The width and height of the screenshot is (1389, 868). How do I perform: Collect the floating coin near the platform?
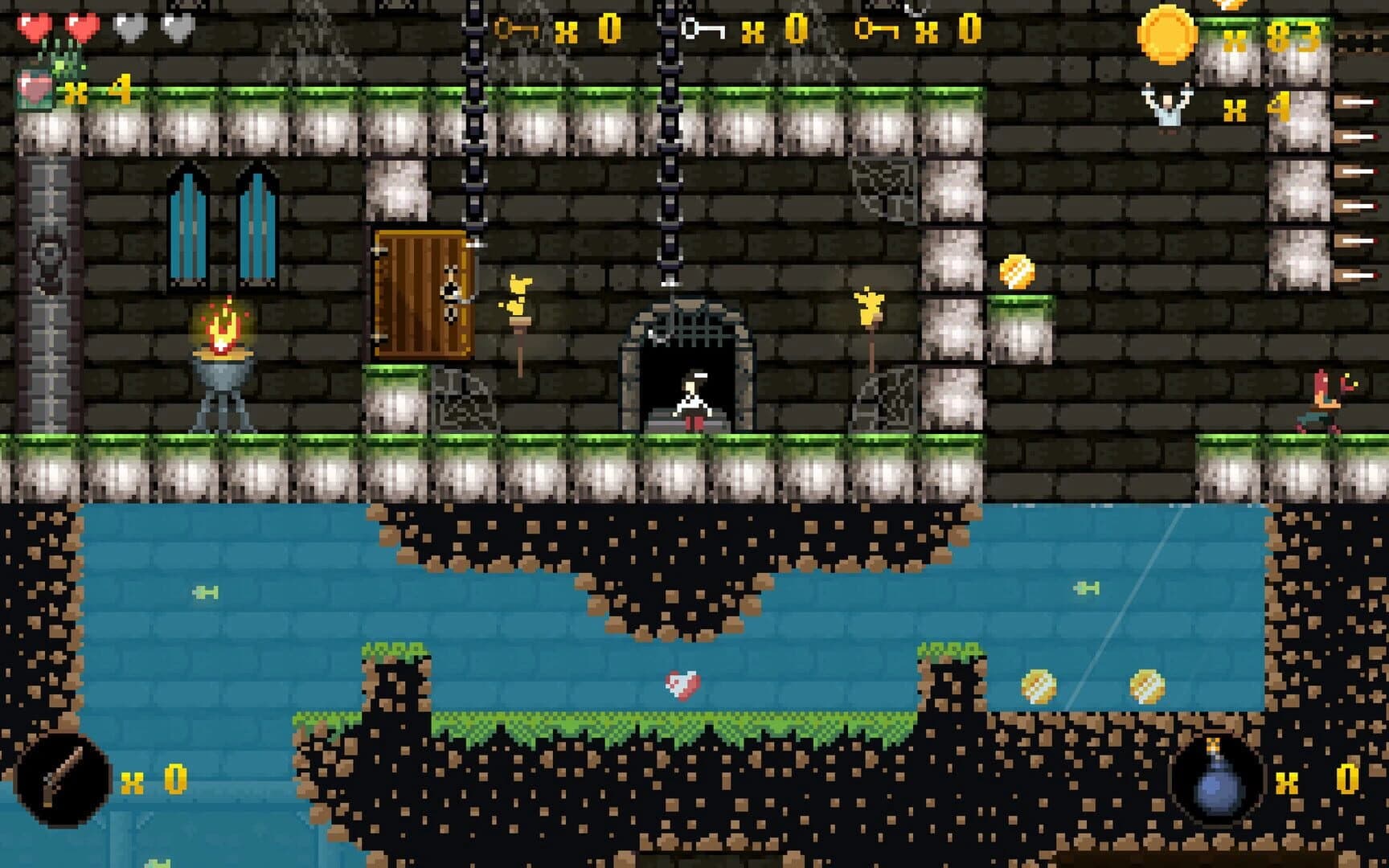[x=1017, y=269]
